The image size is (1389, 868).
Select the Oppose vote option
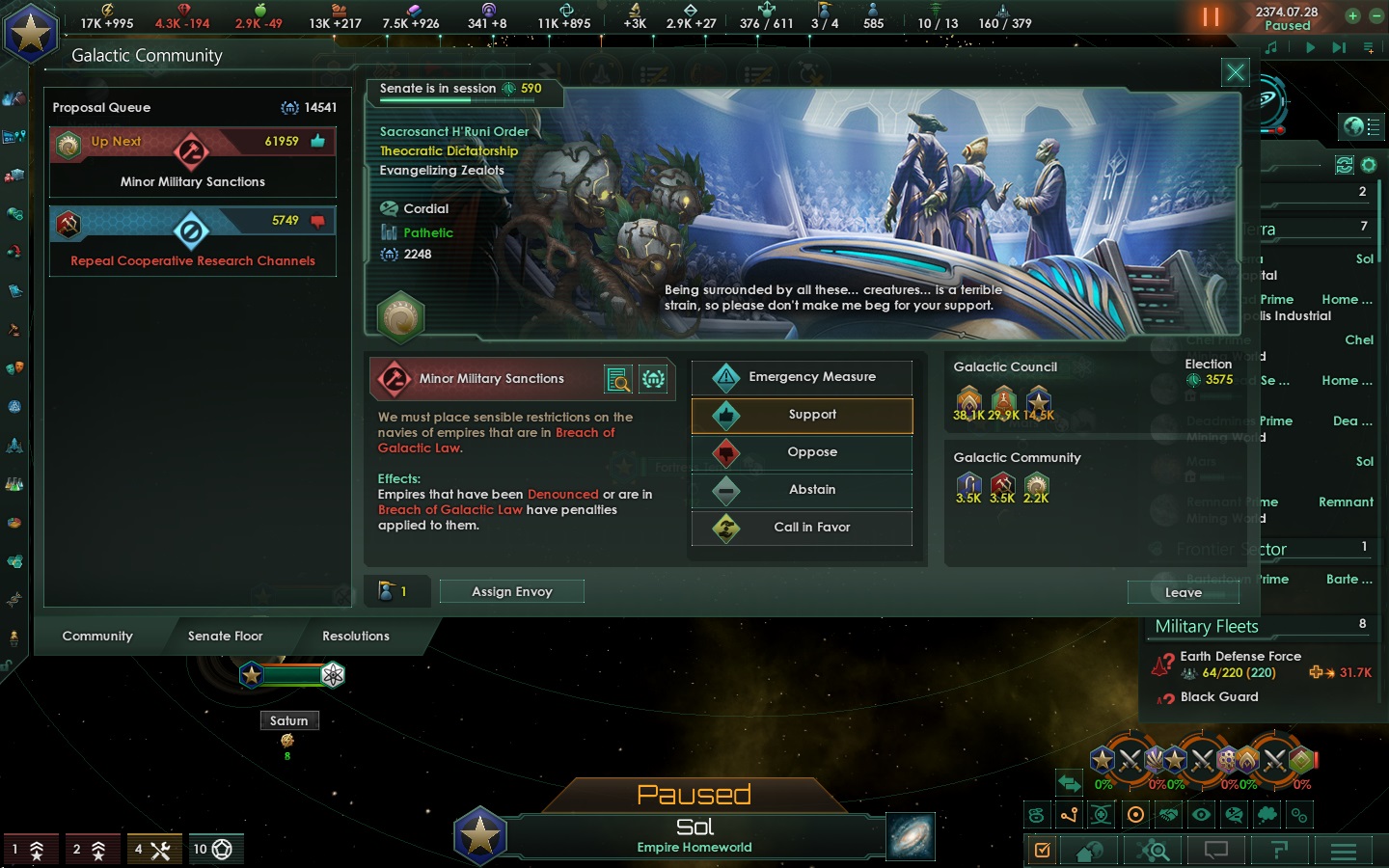pos(802,452)
